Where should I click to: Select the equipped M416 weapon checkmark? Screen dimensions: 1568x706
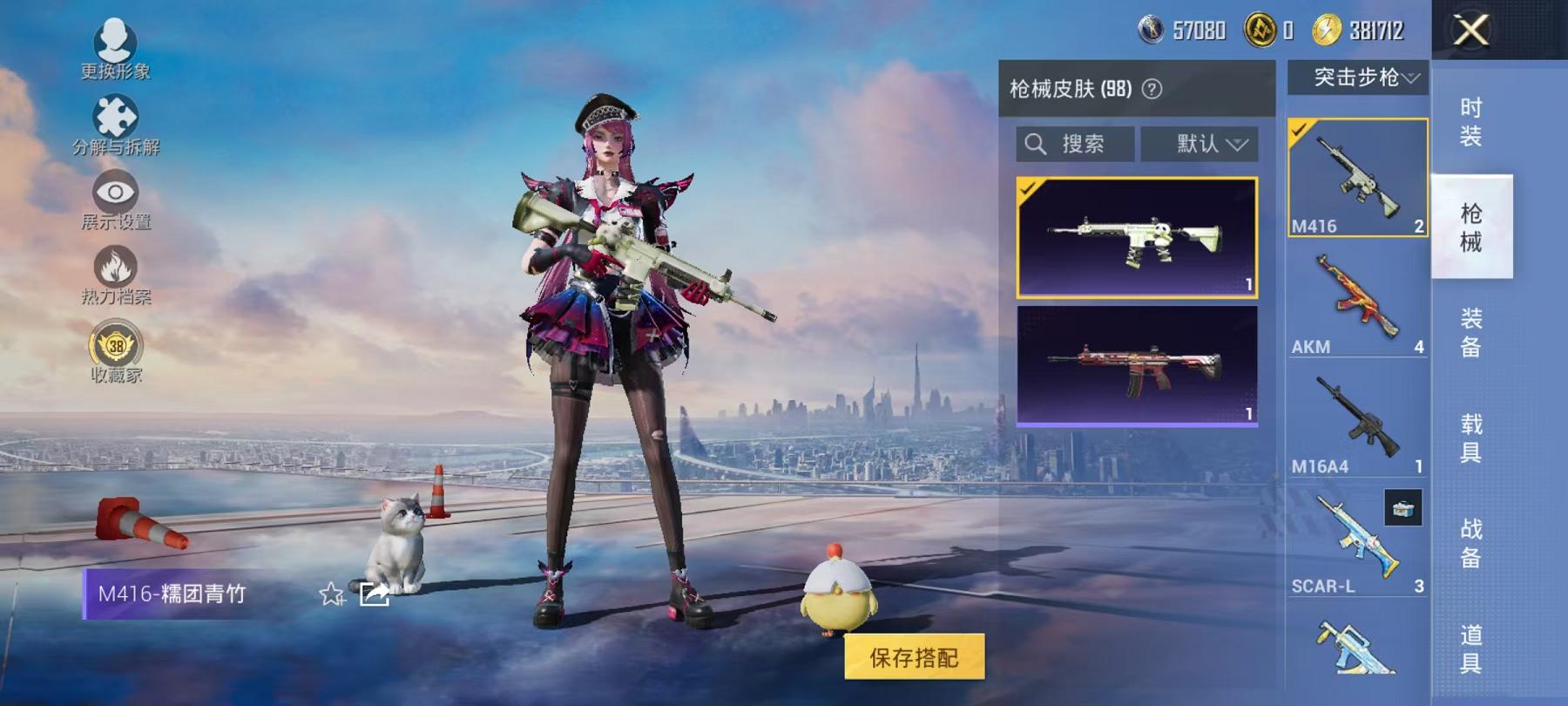[x=1299, y=131]
